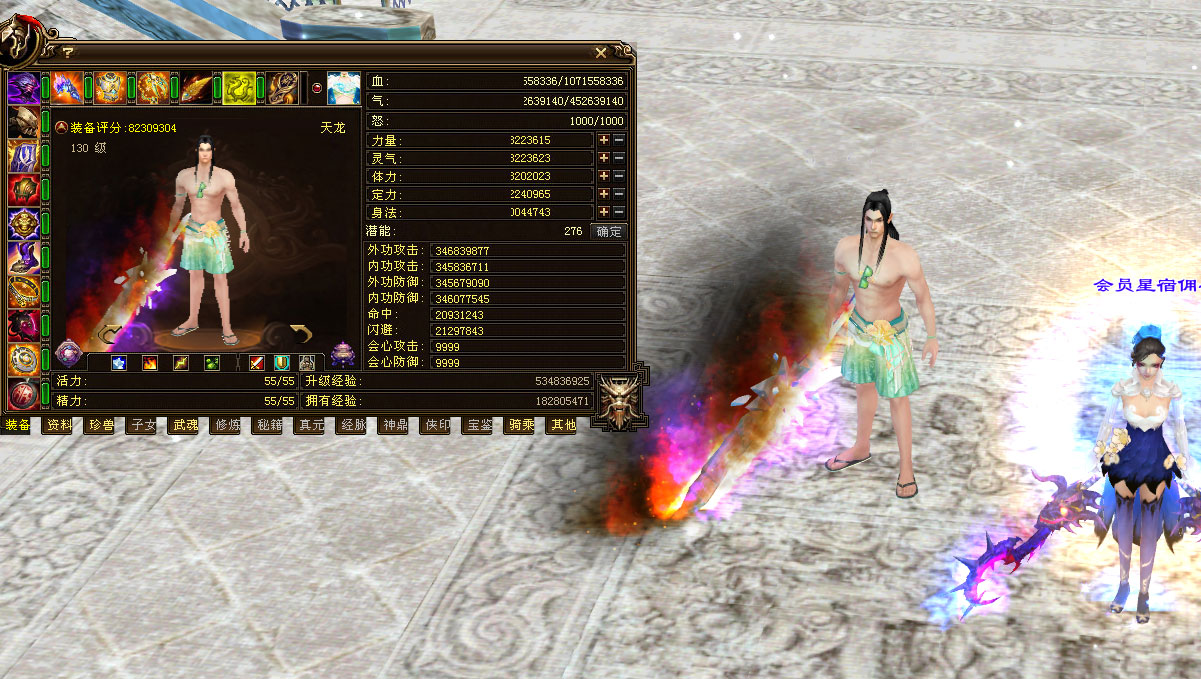The height and width of the screenshot is (679, 1201).
Task: Switch to the 资料 tab
Action: pos(59,425)
